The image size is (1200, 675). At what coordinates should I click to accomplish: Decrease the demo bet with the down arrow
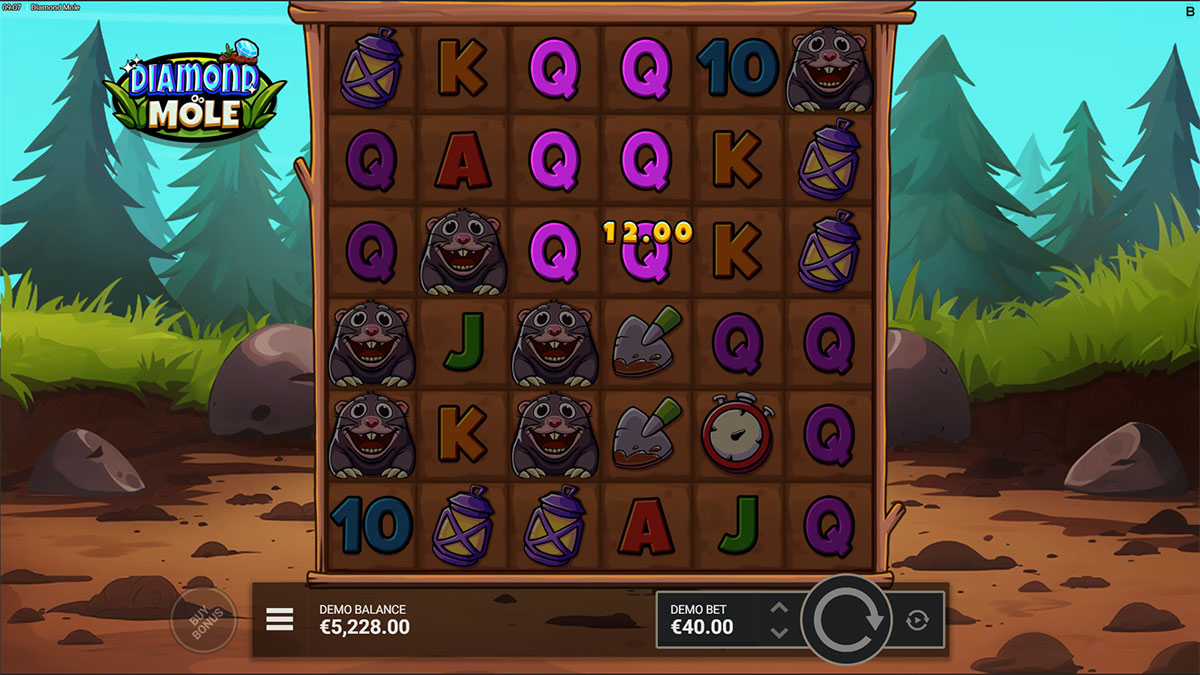click(x=780, y=632)
